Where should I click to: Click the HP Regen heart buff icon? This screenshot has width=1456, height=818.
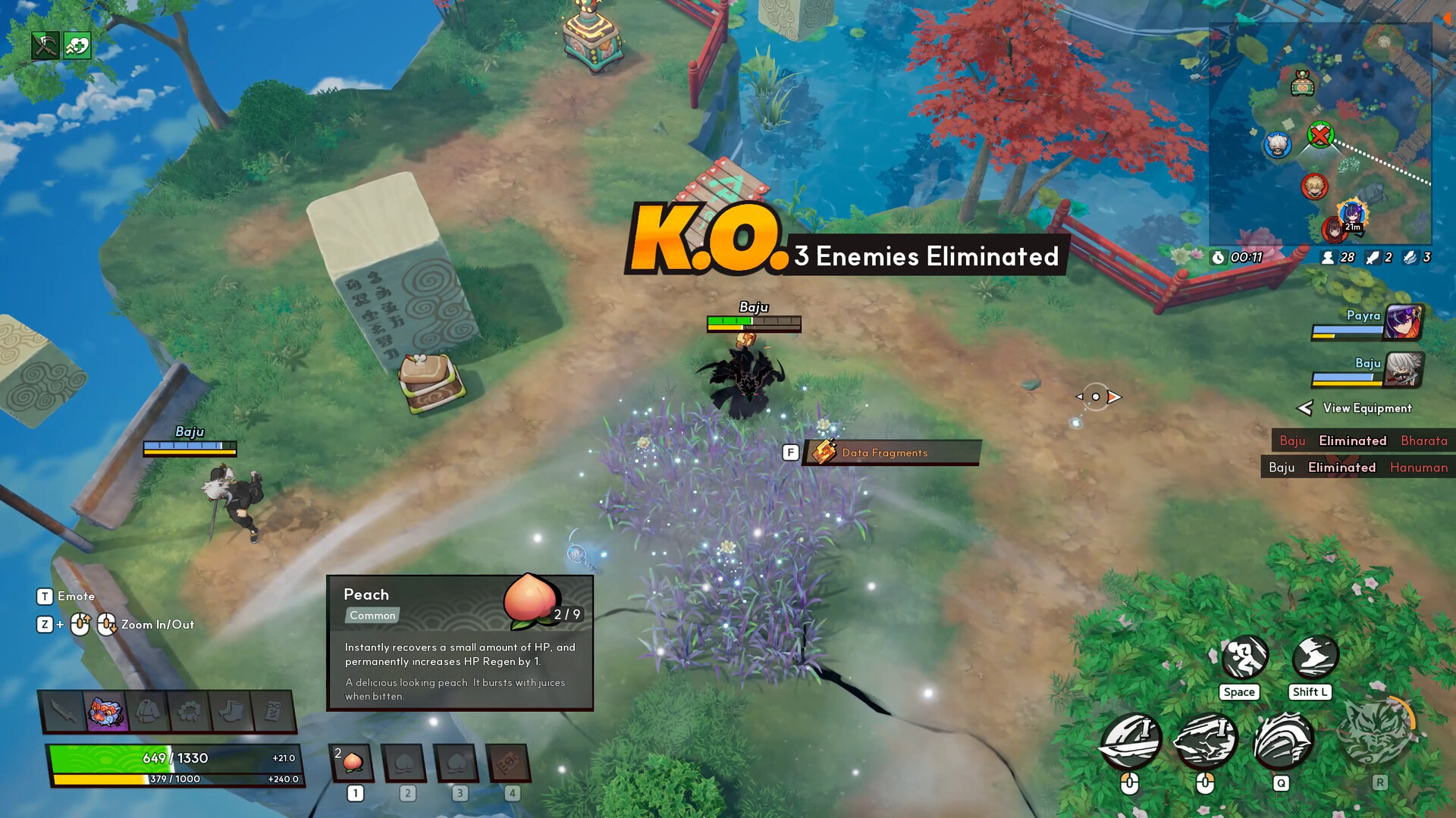click(x=75, y=45)
